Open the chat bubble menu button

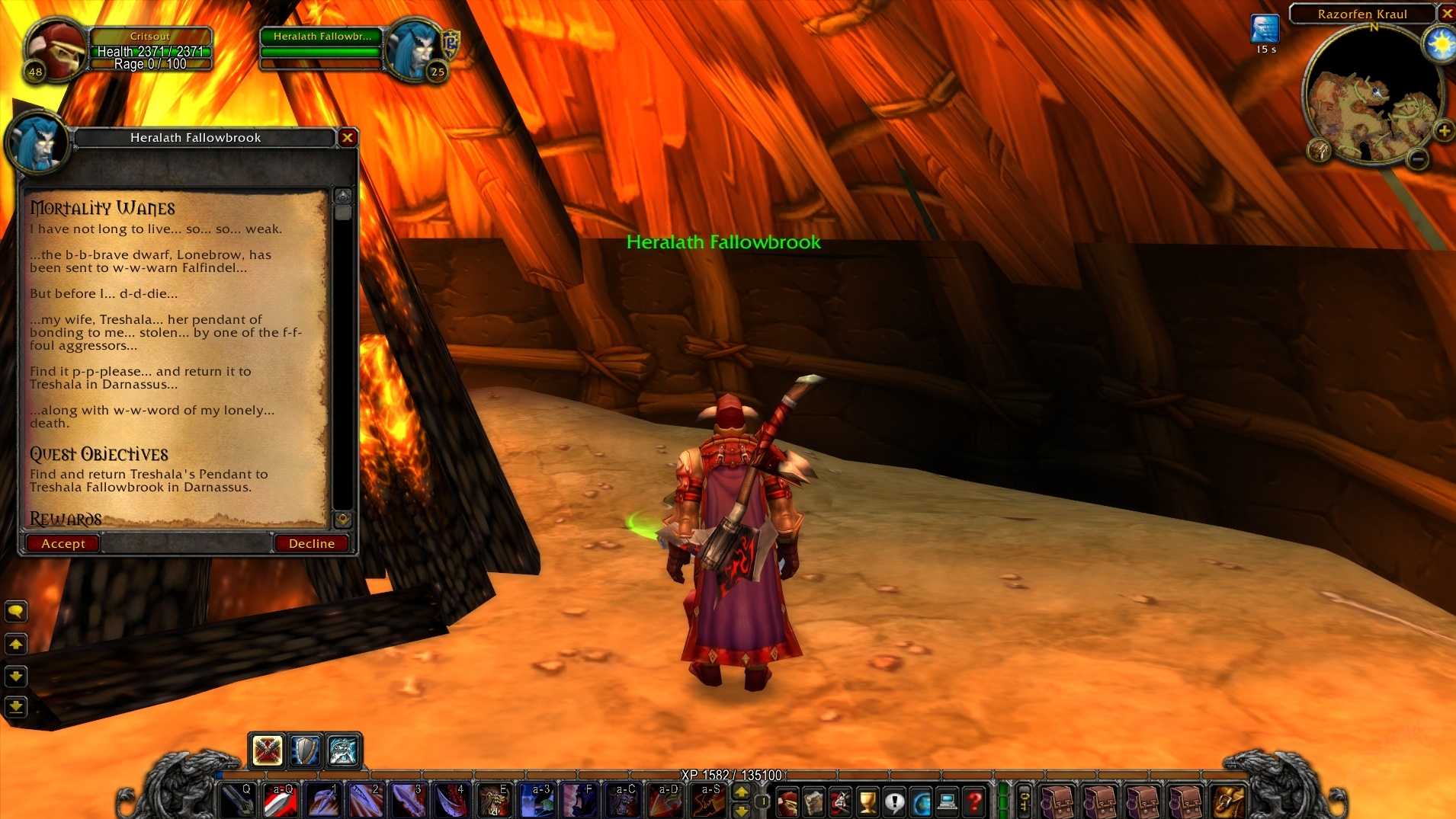(x=16, y=611)
